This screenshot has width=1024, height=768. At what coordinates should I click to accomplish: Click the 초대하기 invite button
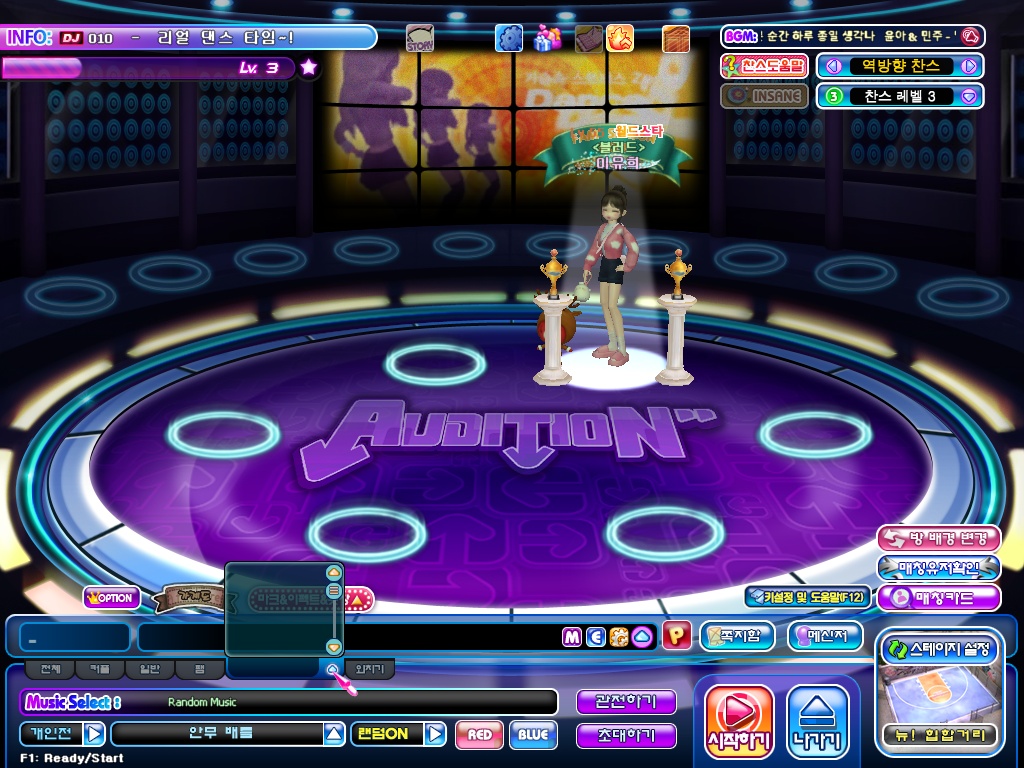coord(626,736)
